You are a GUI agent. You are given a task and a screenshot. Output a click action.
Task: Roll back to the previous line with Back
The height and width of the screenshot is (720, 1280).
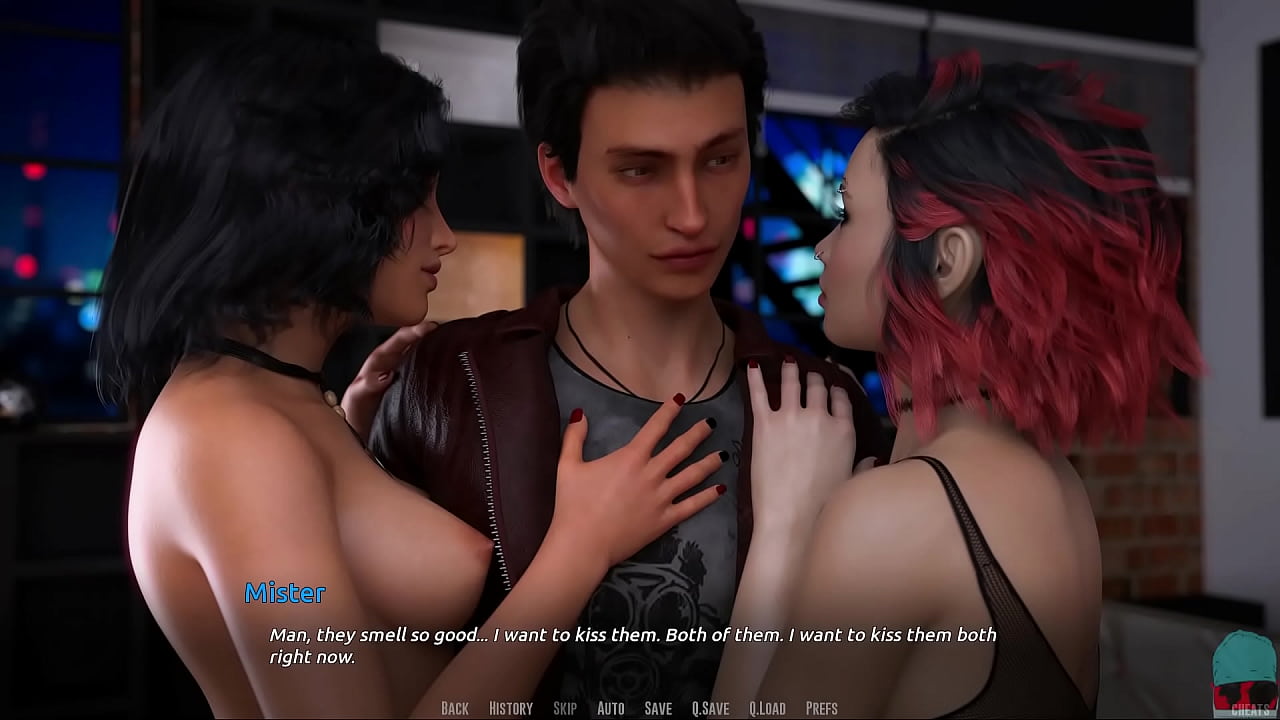(454, 707)
